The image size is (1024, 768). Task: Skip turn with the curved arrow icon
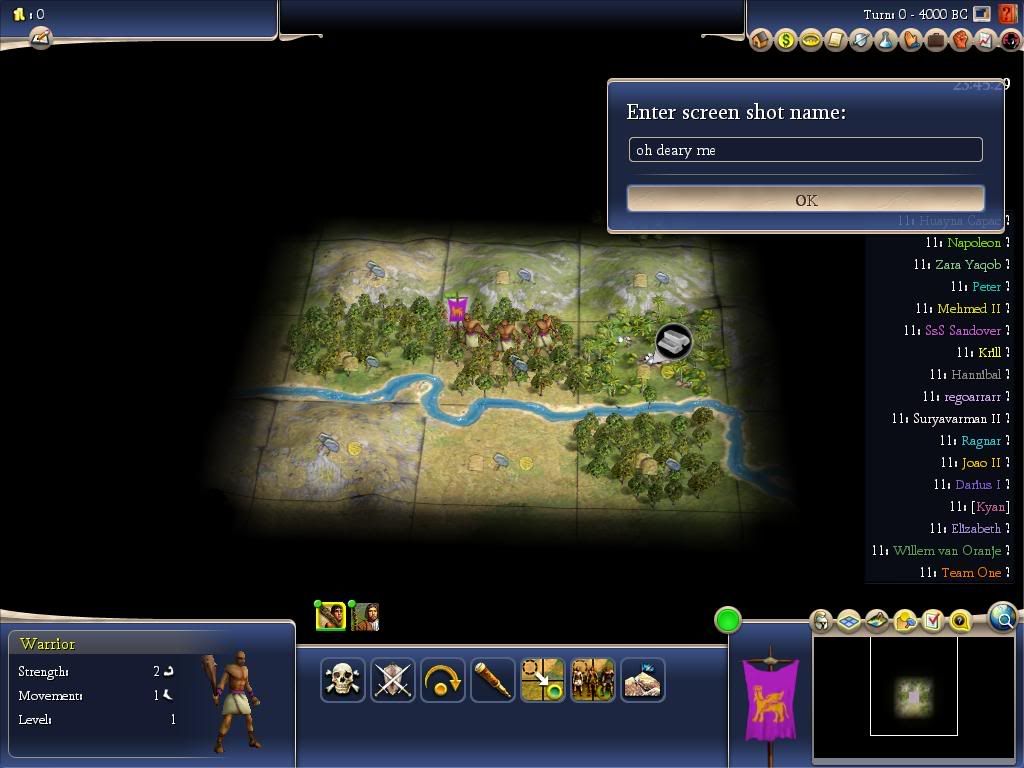point(443,680)
